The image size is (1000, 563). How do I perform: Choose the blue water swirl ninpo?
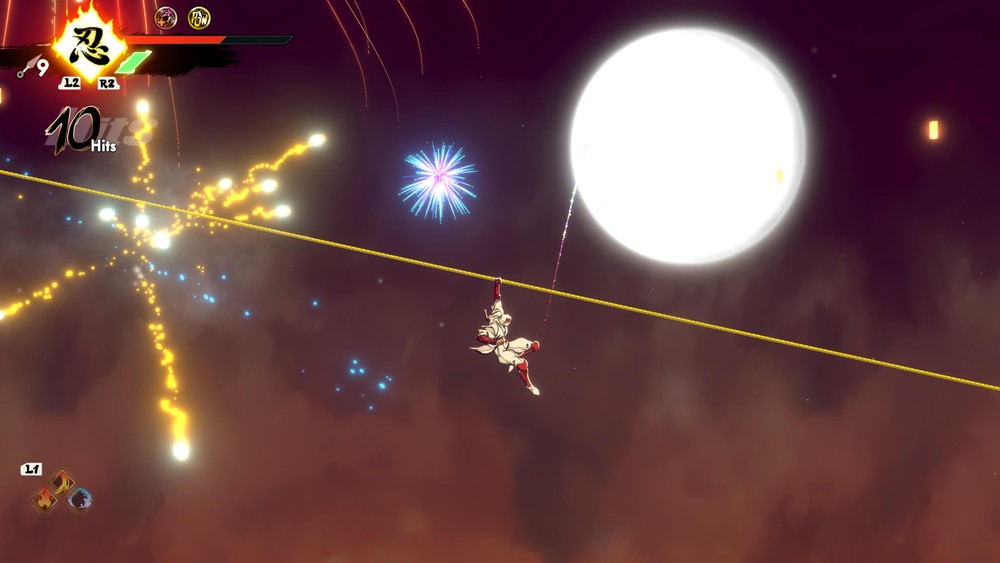click(x=80, y=499)
